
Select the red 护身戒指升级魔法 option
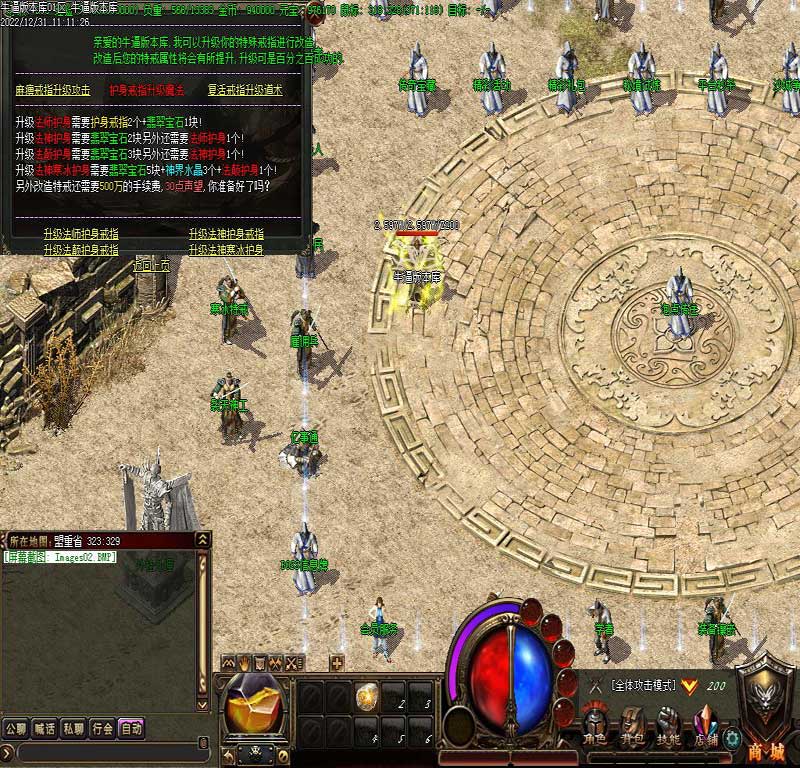click(148, 90)
